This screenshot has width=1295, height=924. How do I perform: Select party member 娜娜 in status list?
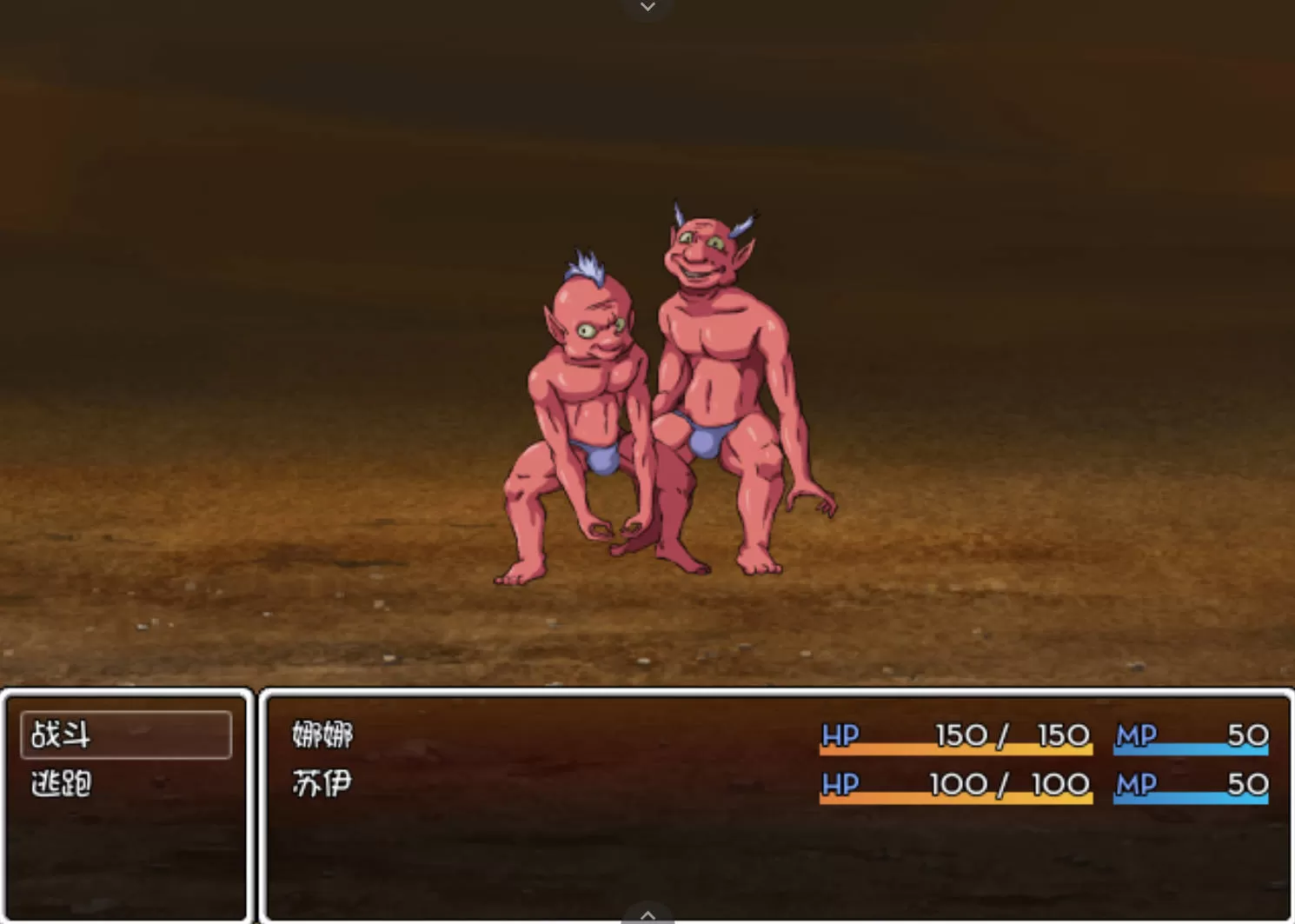322,735
